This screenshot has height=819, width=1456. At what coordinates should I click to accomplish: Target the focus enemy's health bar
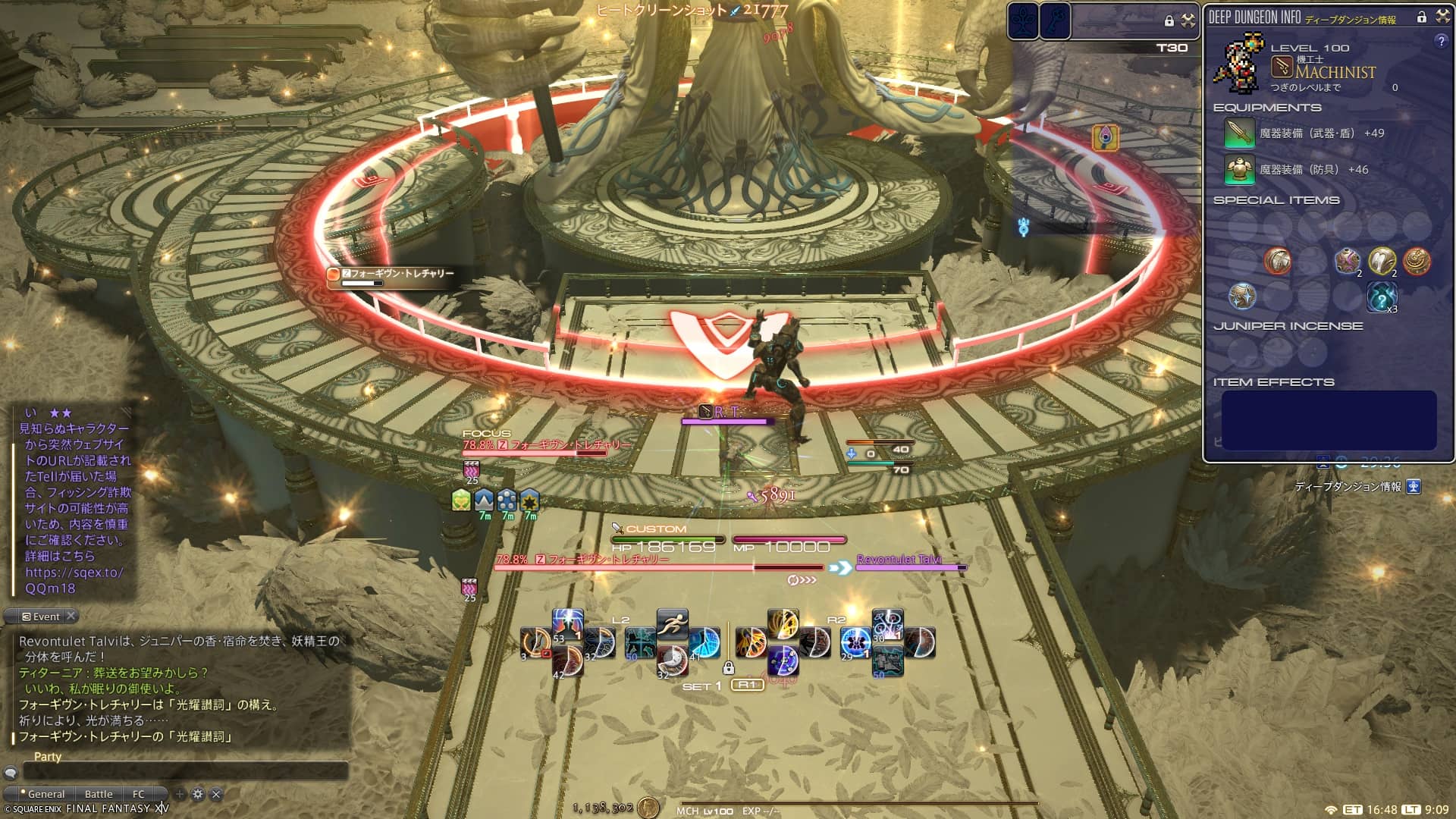(535, 453)
